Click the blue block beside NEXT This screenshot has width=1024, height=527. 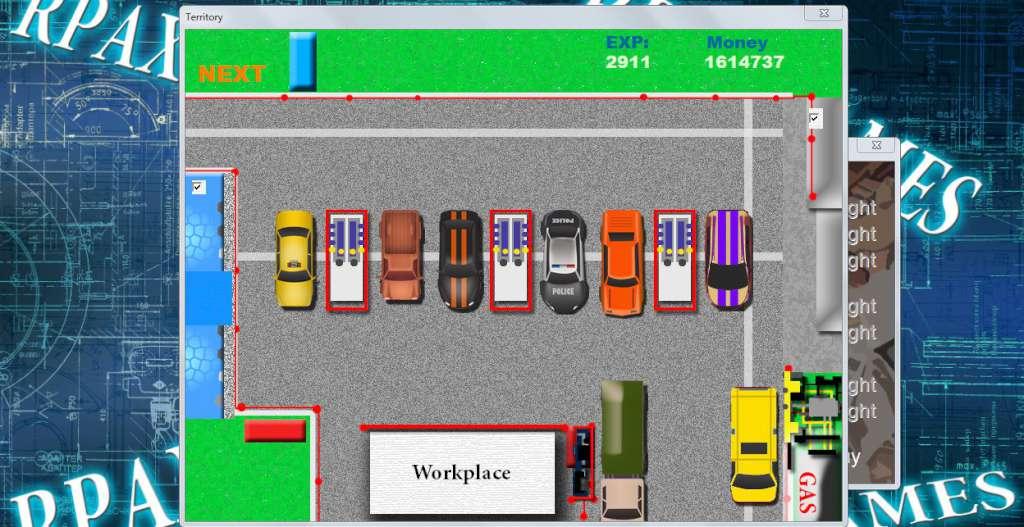(x=302, y=61)
